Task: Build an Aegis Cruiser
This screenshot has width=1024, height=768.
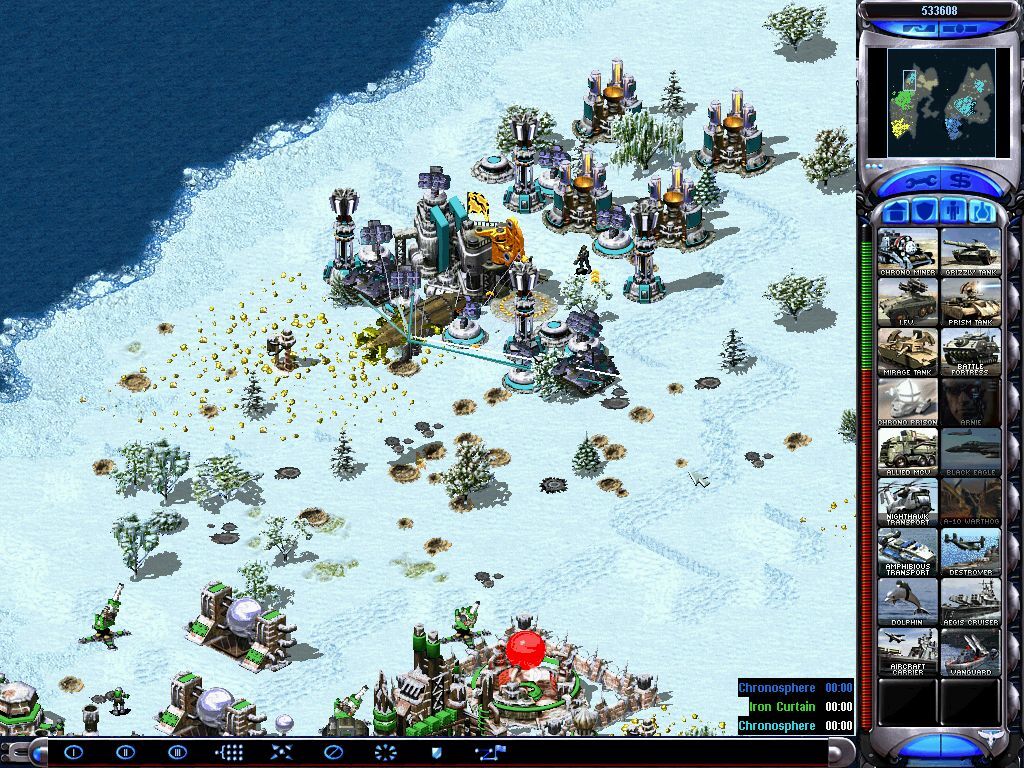Action: [x=970, y=602]
